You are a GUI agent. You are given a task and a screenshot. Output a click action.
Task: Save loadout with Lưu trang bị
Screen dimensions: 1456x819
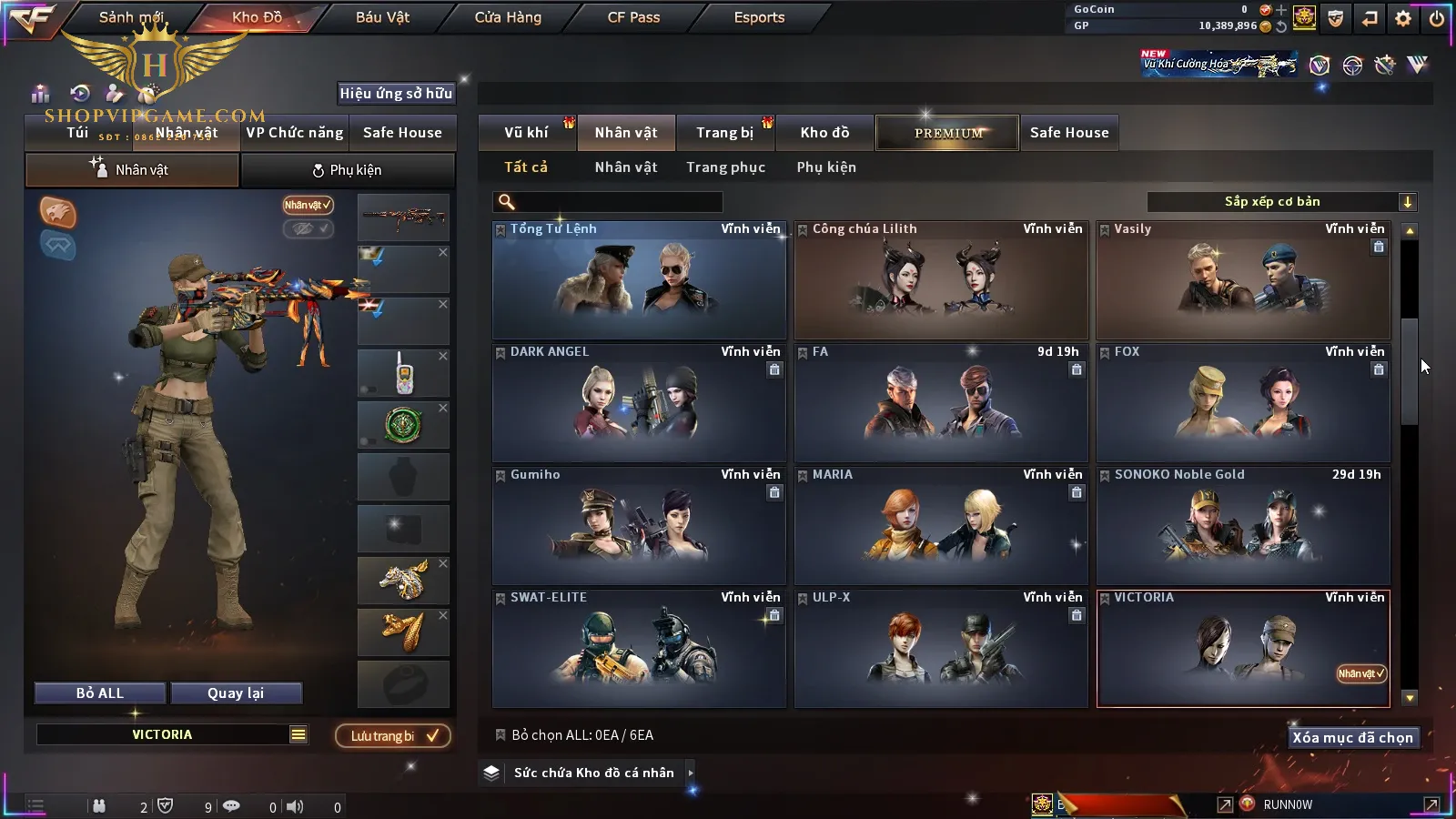(393, 736)
